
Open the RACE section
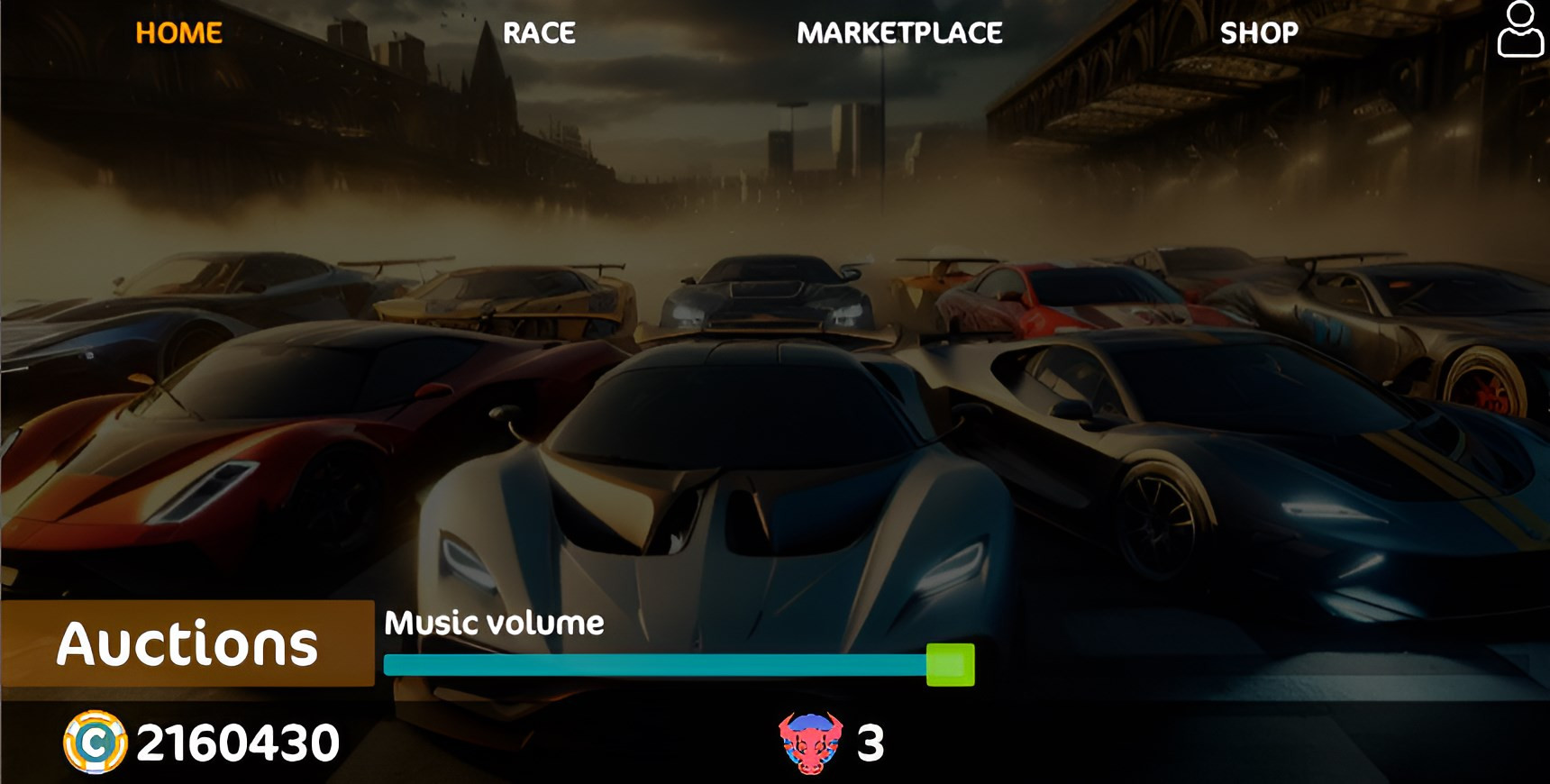tap(539, 33)
